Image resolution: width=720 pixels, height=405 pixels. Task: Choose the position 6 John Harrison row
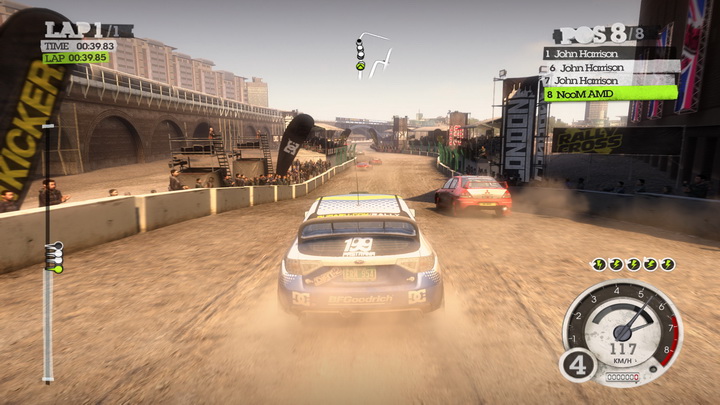tap(609, 67)
